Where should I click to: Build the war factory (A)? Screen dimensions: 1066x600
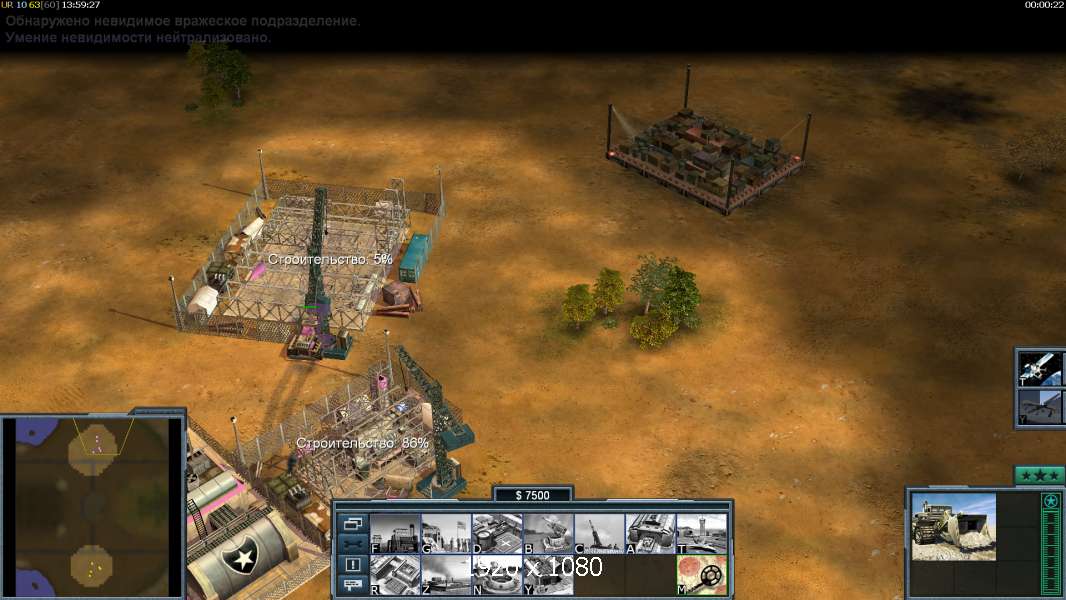[x=650, y=534]
